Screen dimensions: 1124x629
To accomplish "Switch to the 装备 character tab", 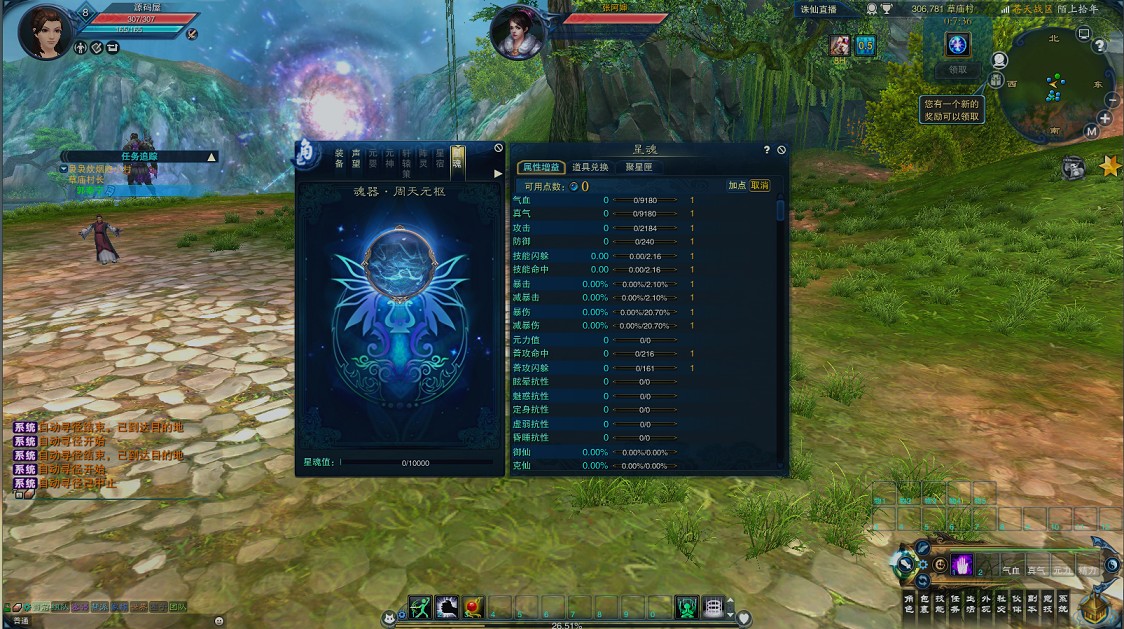I will click(340, 158).
